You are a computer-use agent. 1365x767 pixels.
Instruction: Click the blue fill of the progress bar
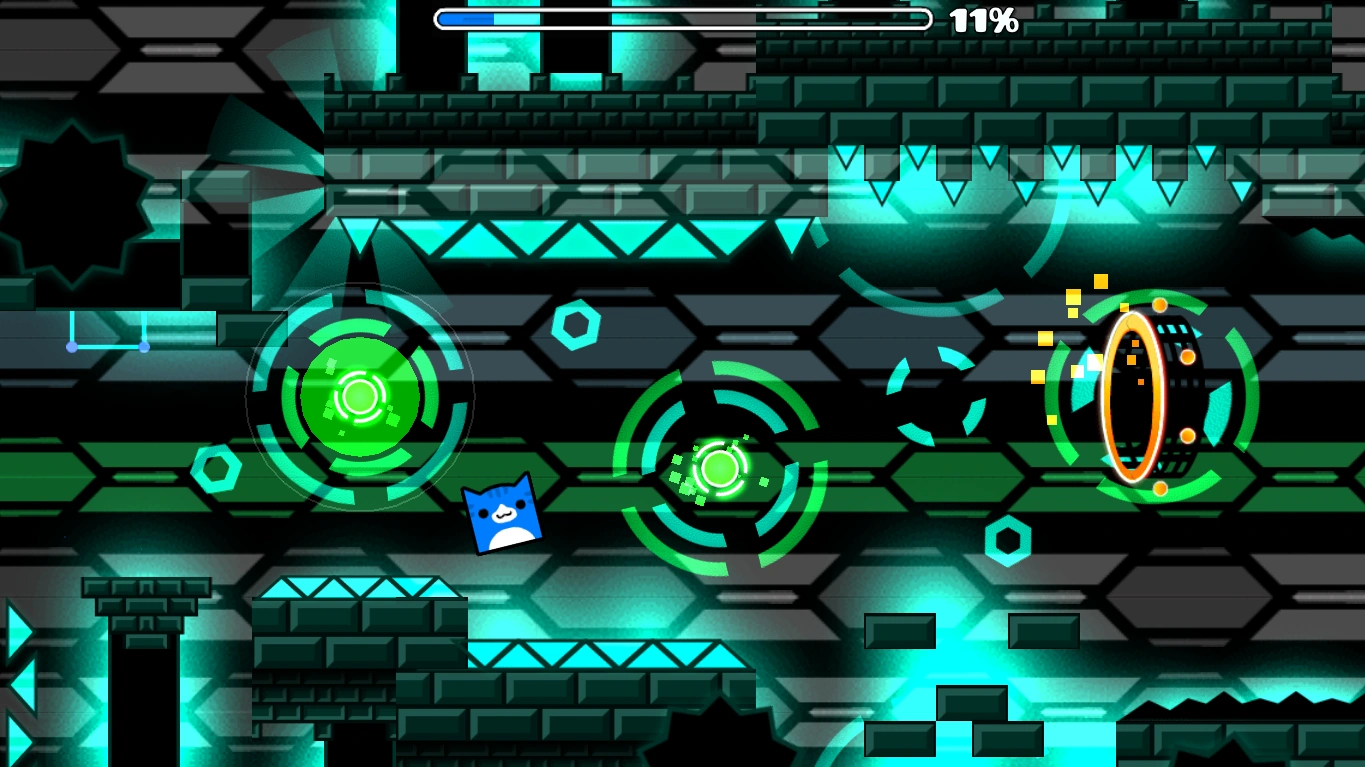pyautogui.click(x=465, y=17)
